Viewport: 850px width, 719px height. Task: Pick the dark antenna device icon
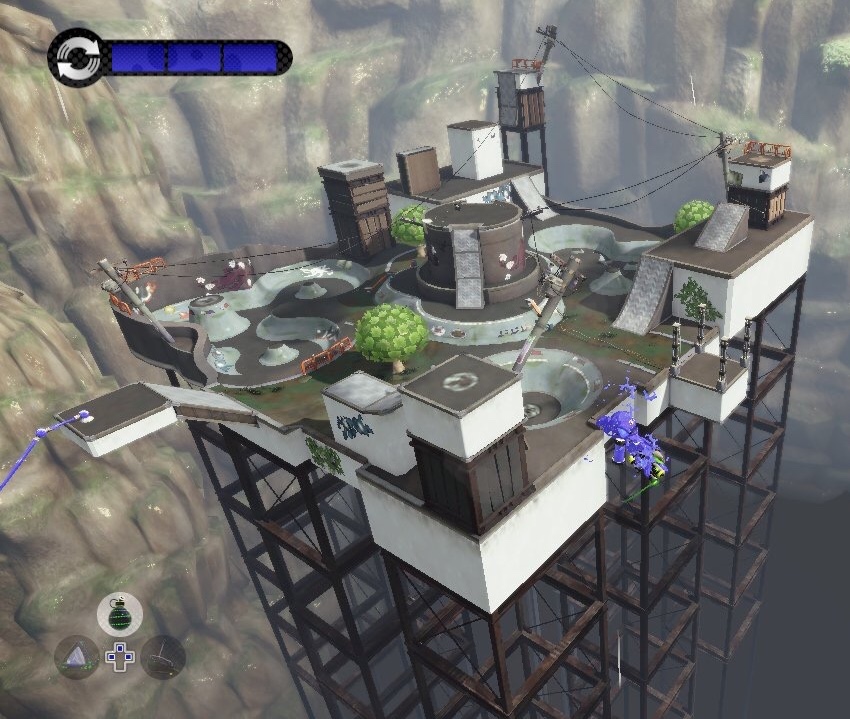click(163, 657)
